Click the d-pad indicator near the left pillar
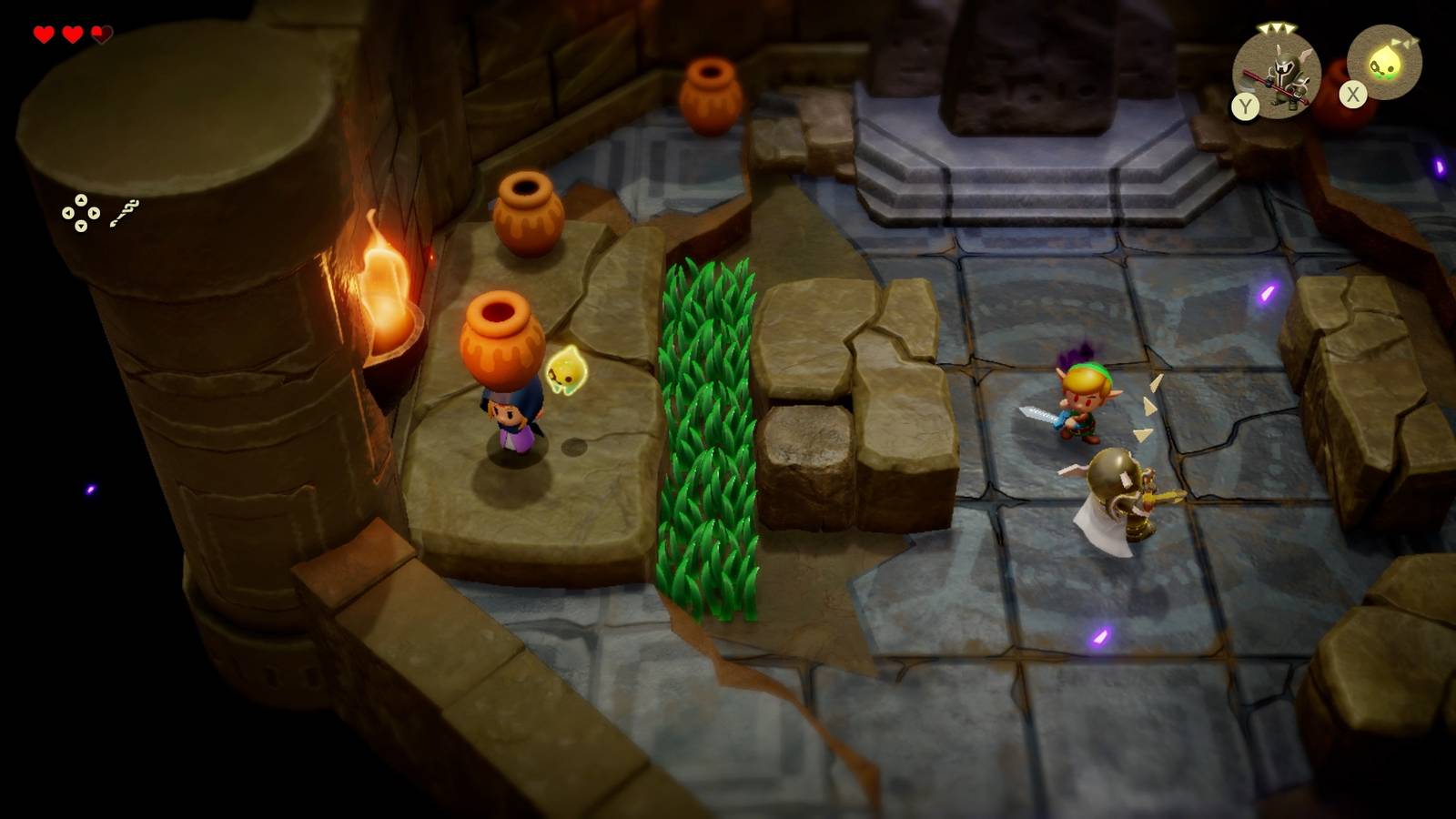Viewport: 1456px width, 819px height. coord(83,214)
